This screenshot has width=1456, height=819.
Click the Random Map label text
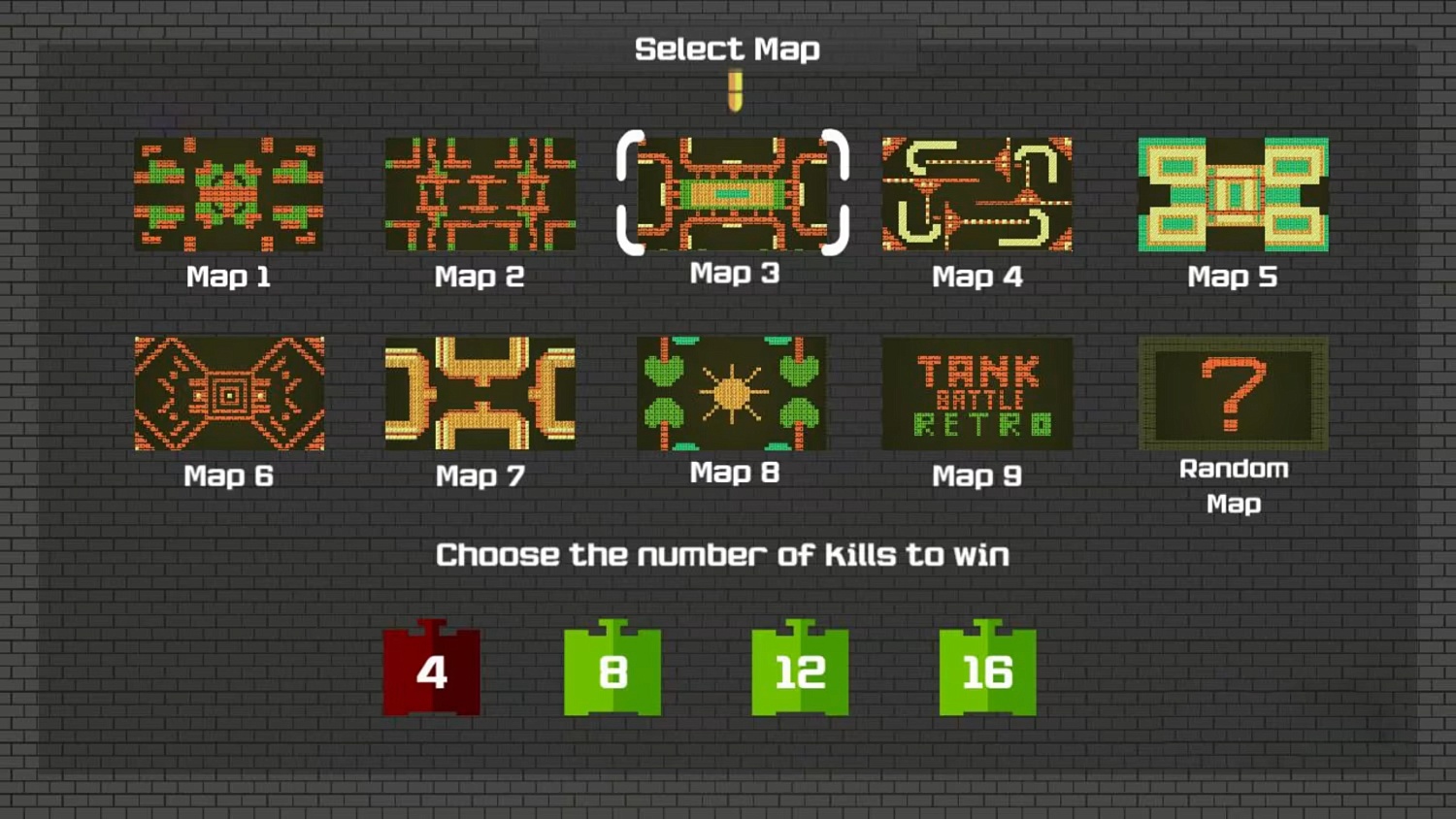1234,485
